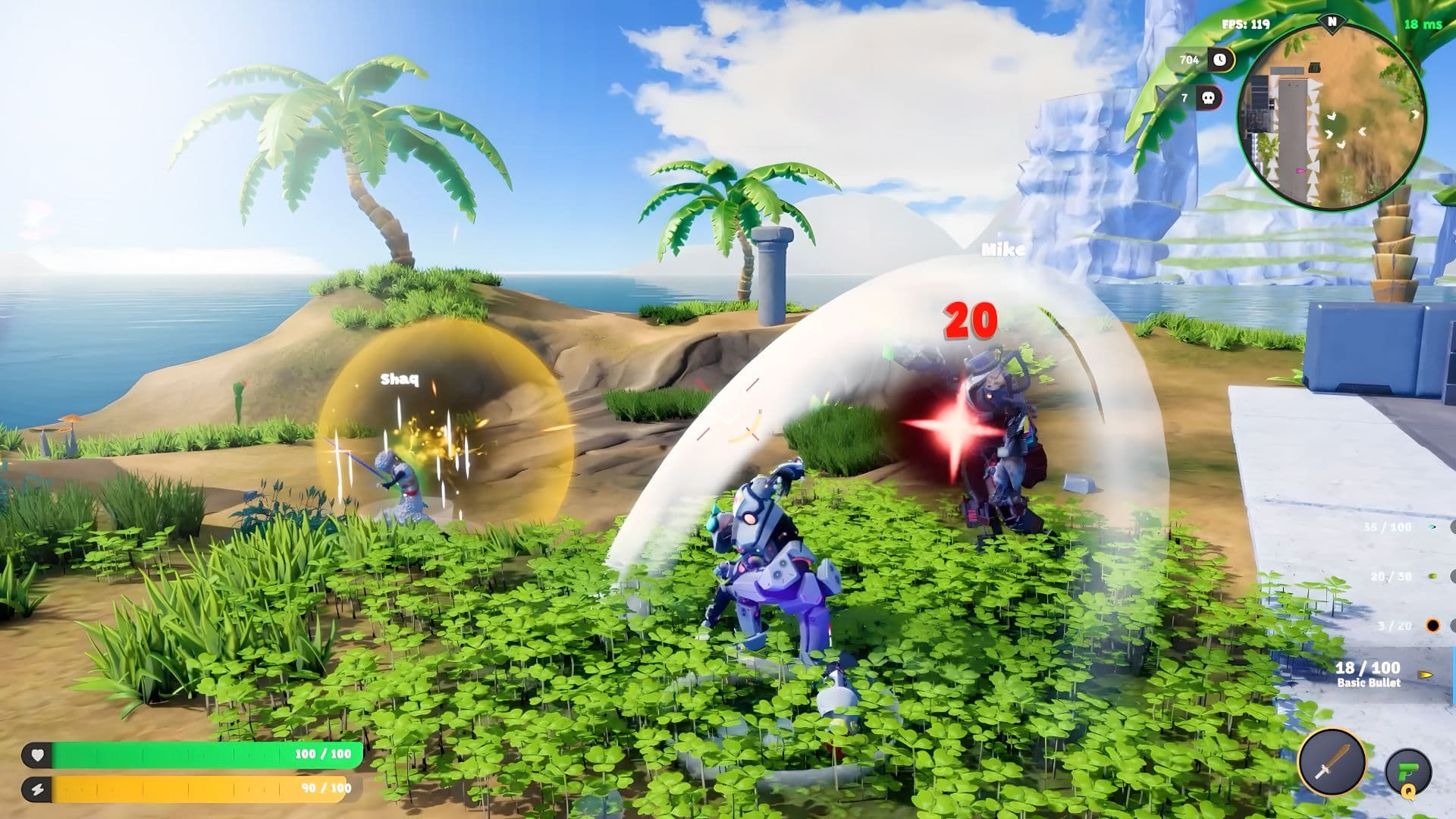This screenshot has width=1456, height=819.
Task: Click the teal dart icon beside 35/100 ammo
Action: (x=1432, y=526)
